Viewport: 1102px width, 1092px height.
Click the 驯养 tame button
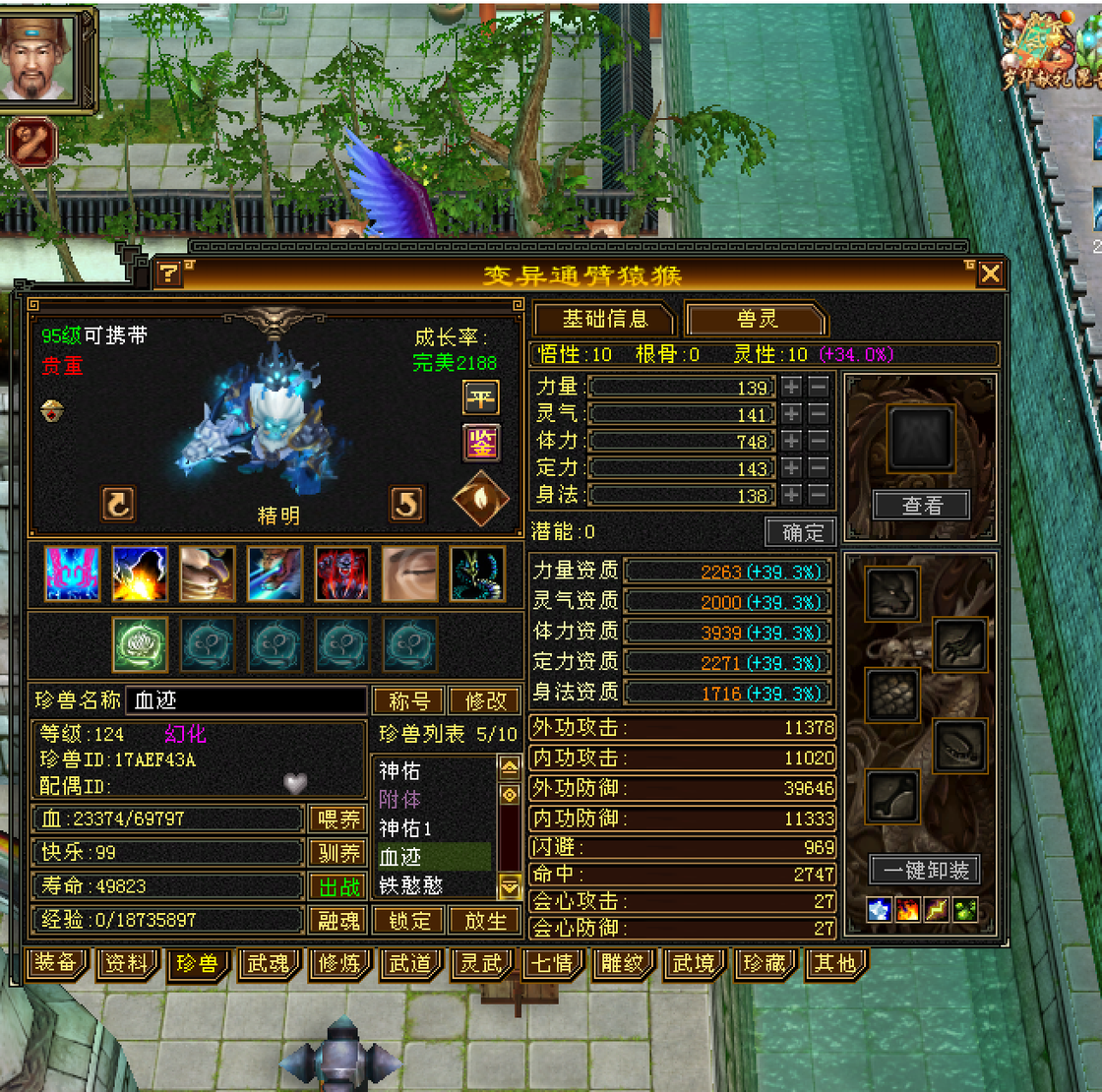[338, 852]
